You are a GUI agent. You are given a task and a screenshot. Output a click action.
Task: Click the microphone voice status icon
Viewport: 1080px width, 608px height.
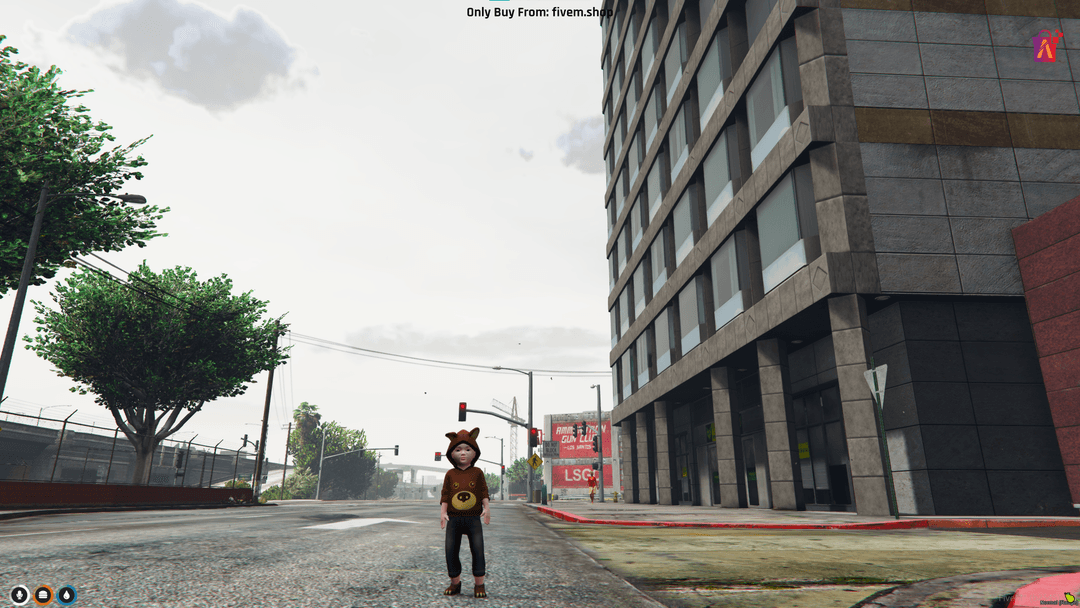(19, 595)
